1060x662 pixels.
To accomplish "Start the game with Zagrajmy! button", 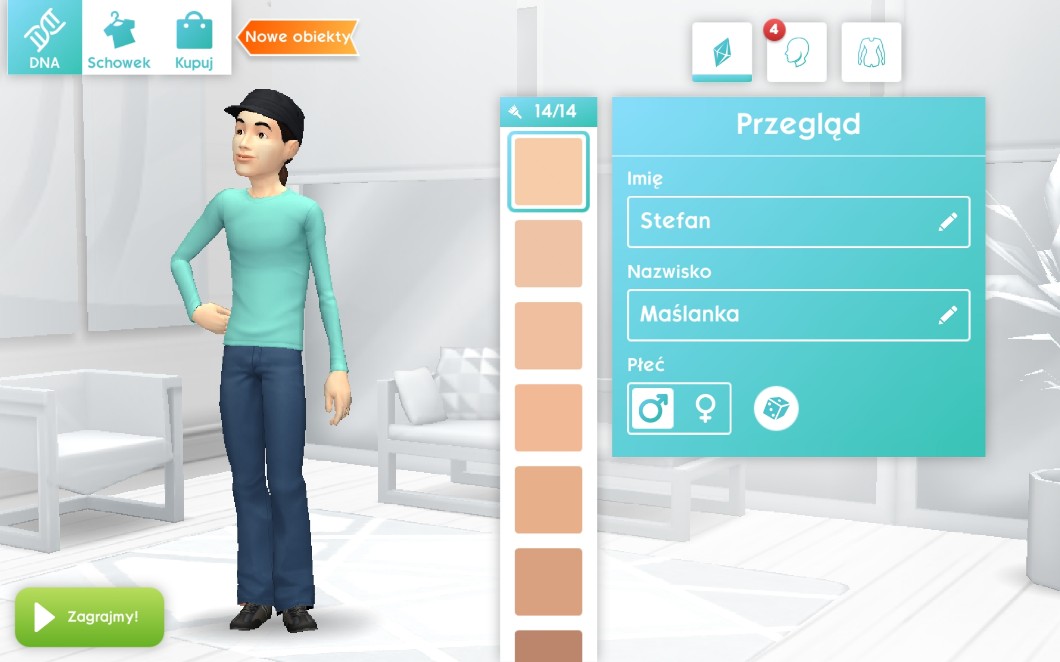I will [x=89, y=616].
